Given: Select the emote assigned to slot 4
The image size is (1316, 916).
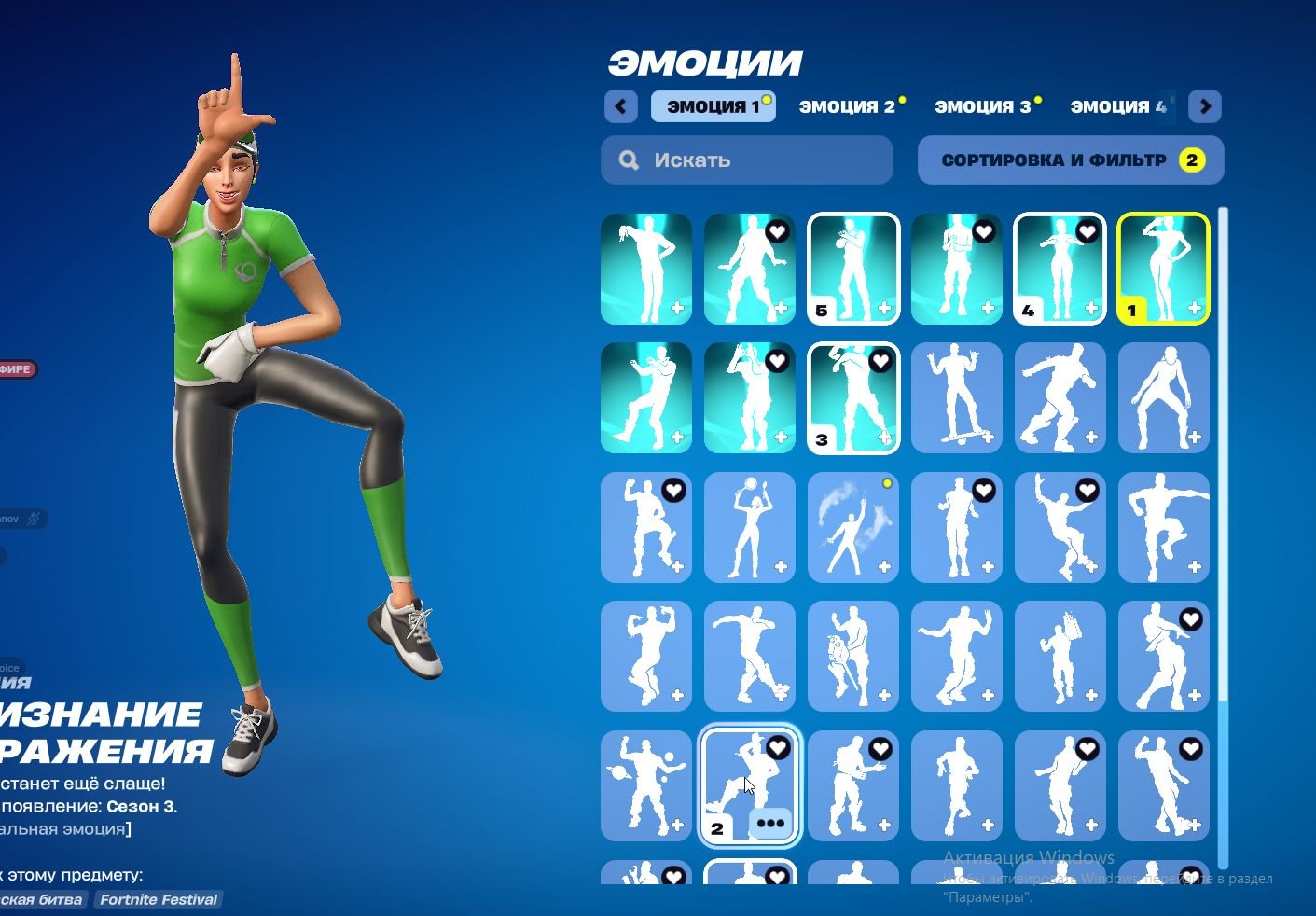Looking at the screenshot, I should click(x=1060, y=270).
